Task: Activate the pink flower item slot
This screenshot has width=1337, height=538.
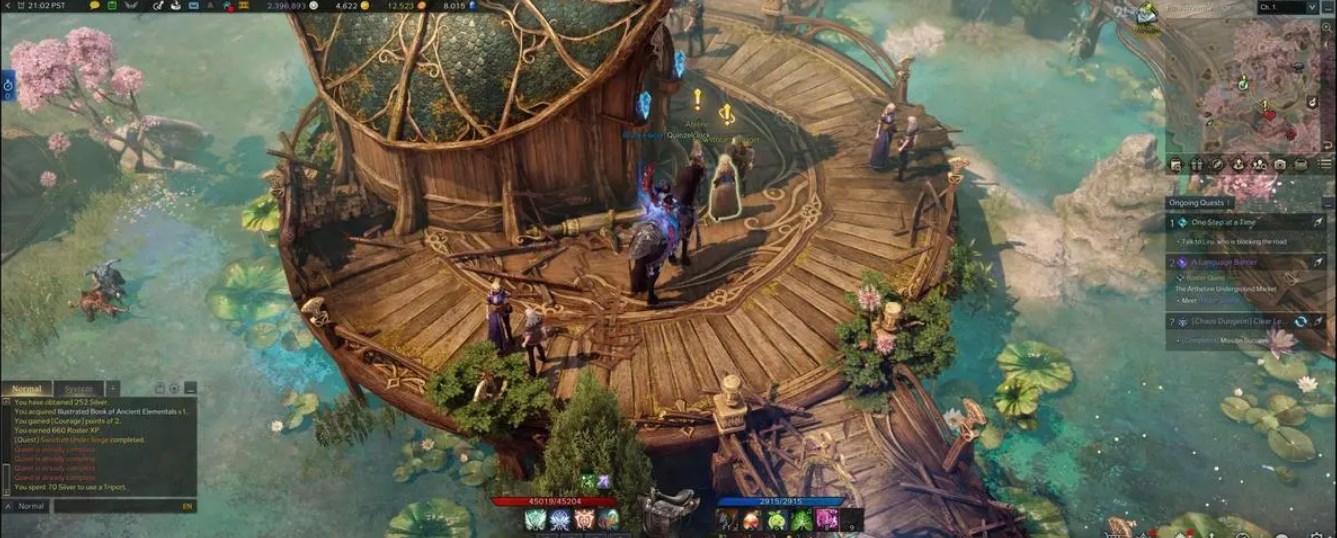Action: (x=827, y=520)
